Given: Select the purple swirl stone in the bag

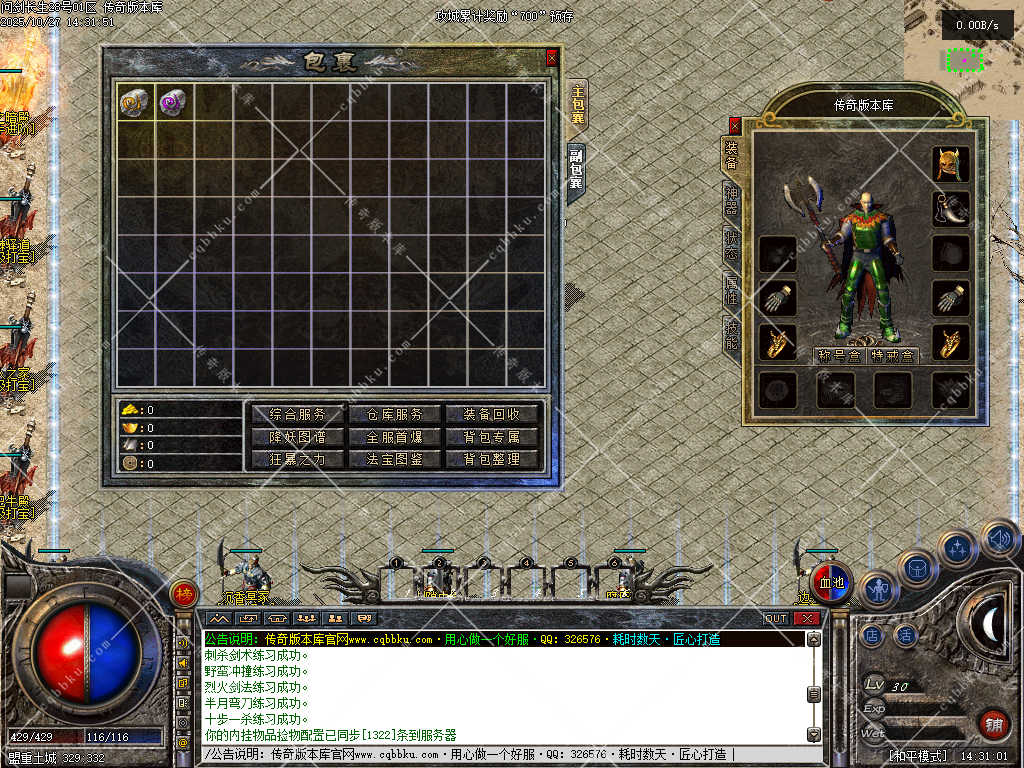Looking at the screenshot, I should coord(174,101).
